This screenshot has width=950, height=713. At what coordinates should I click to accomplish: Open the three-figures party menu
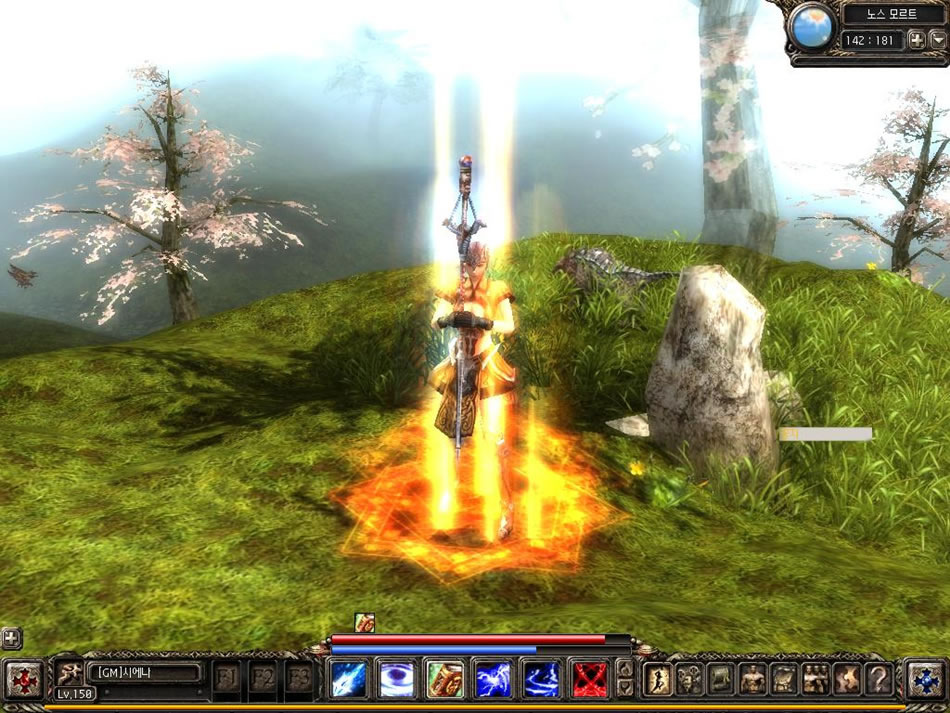tap(815, 679)
